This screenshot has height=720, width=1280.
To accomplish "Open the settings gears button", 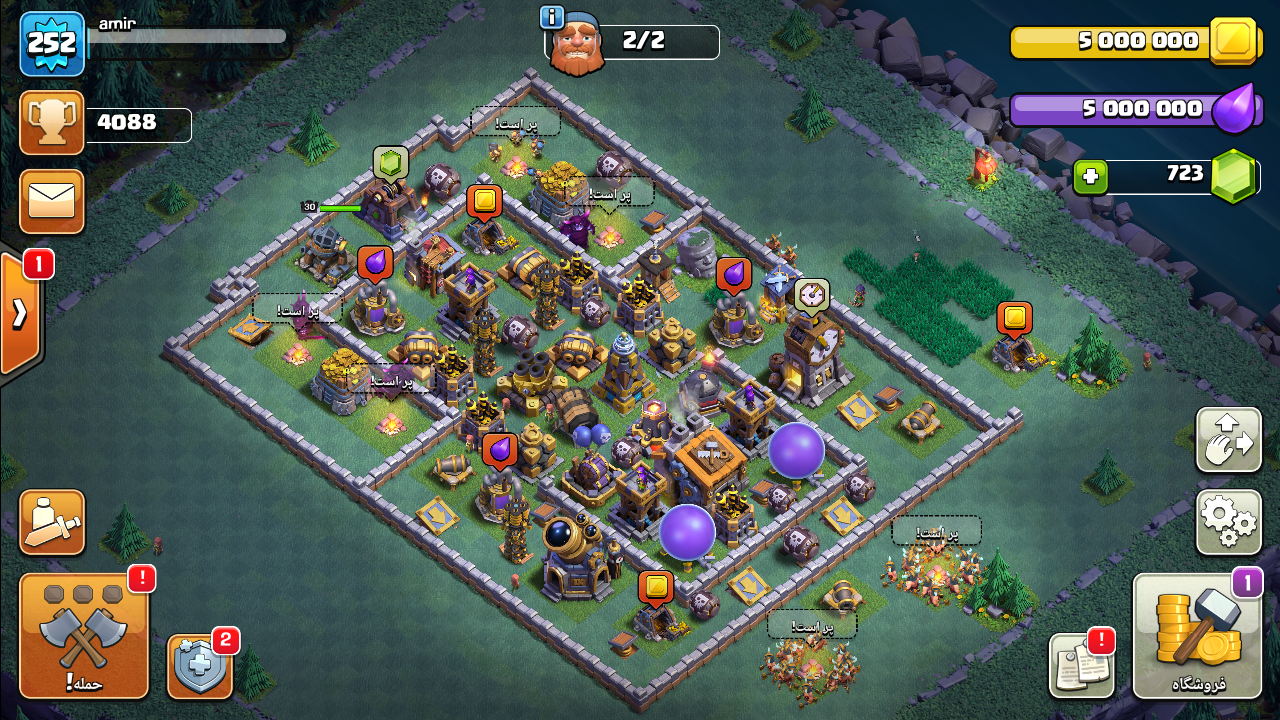I will point(1228,521).
